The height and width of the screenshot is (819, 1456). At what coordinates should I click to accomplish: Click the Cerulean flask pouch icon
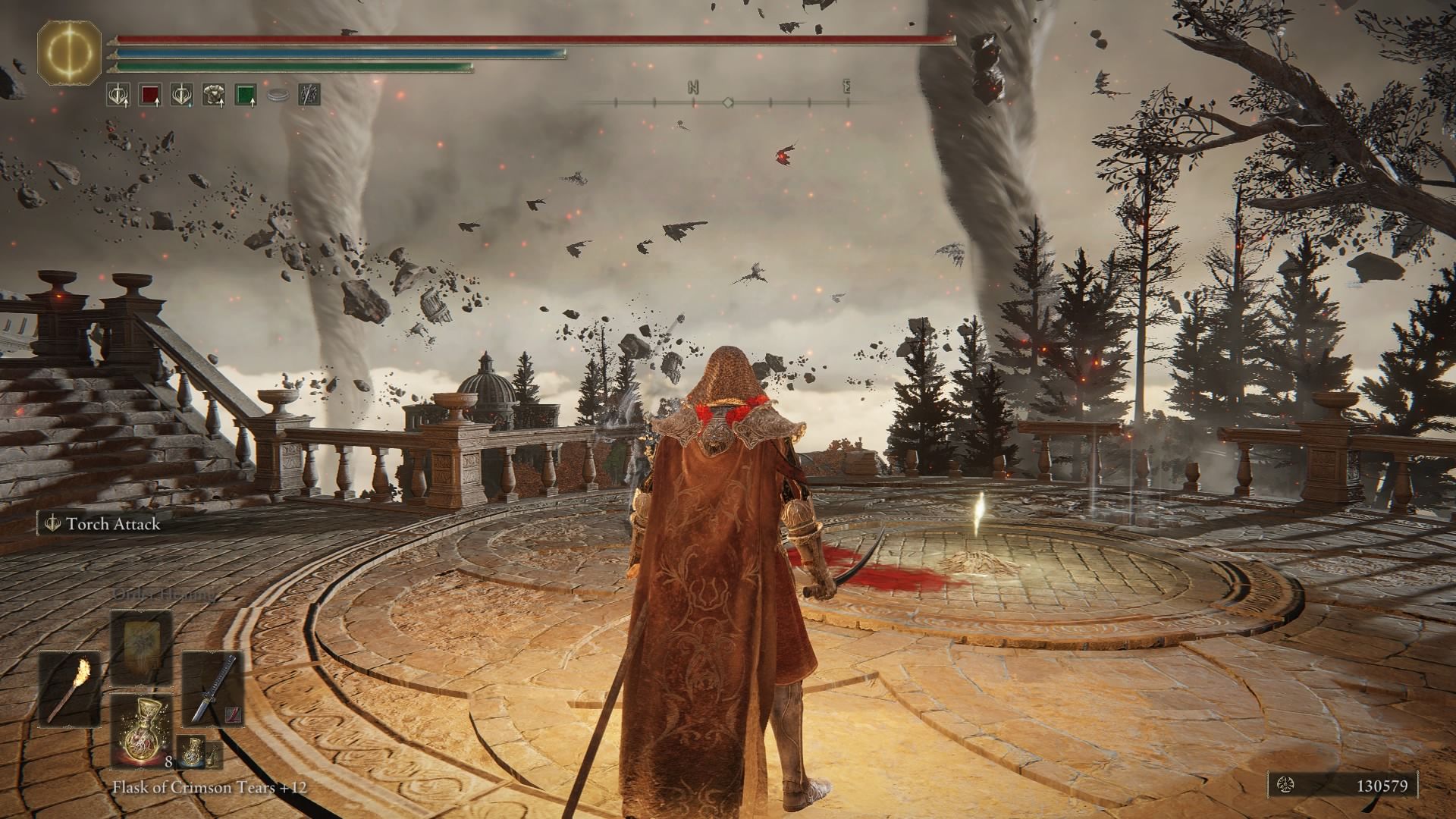pos(193,754)
